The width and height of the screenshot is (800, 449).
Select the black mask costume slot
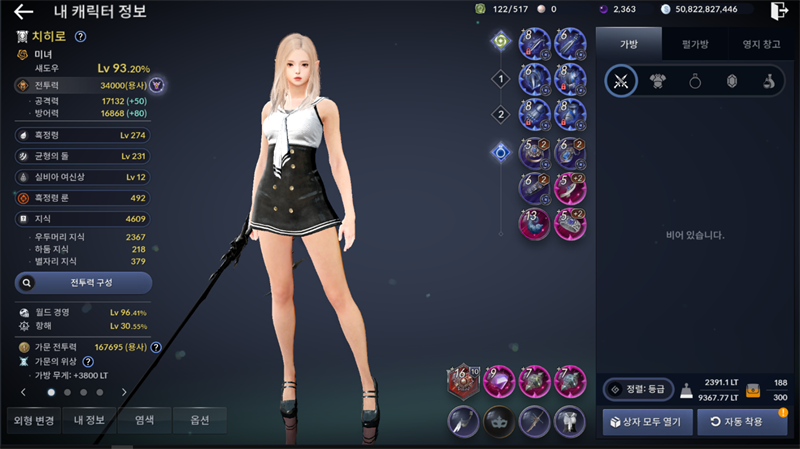(x=498, y=421)
